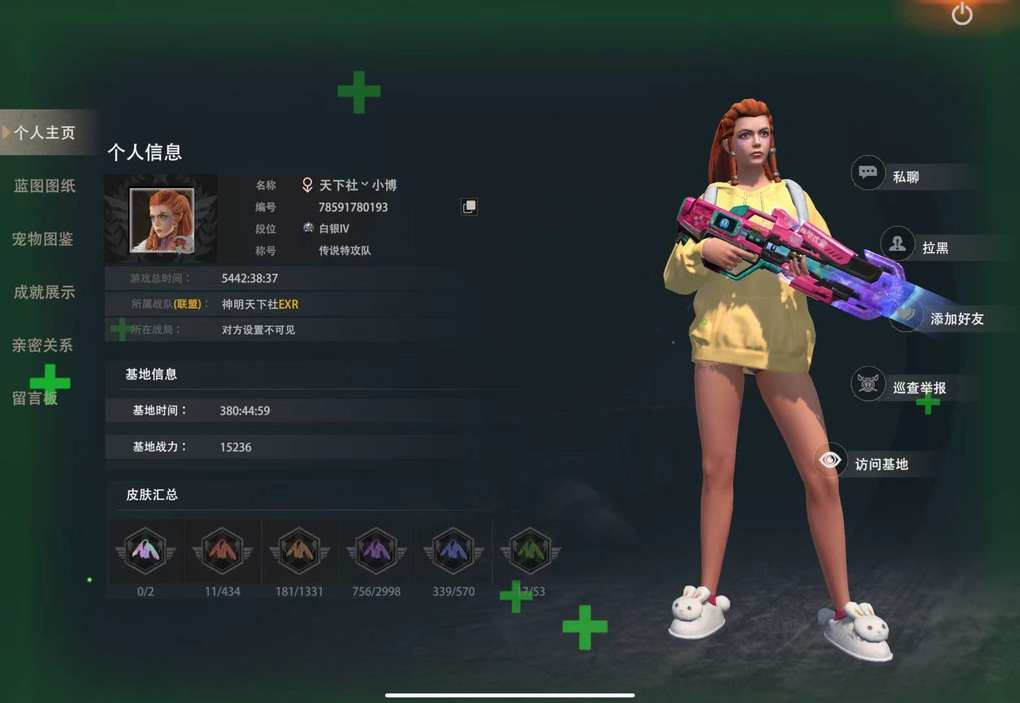Image resolution: width=1020 pixels, height=703 pixels.
Task: Select the purple jacket skin badge
Action: pos(376,550)
